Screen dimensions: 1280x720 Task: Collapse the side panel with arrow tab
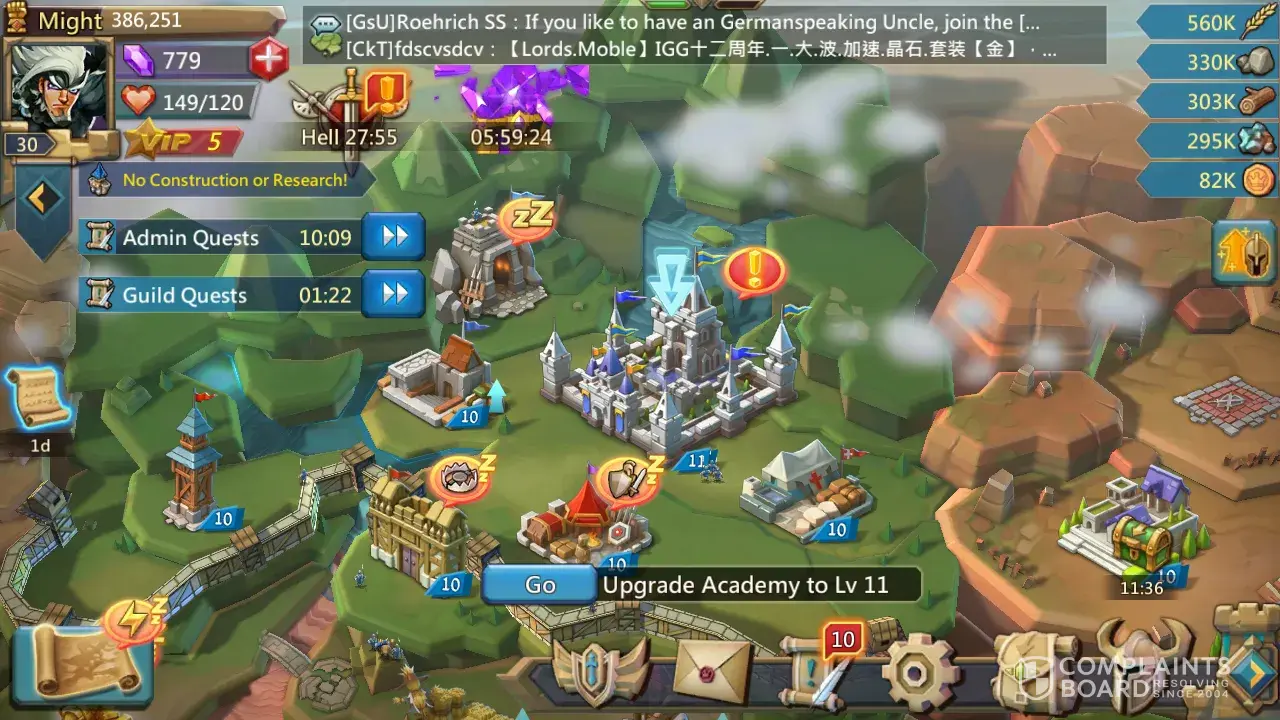[41, 199]
